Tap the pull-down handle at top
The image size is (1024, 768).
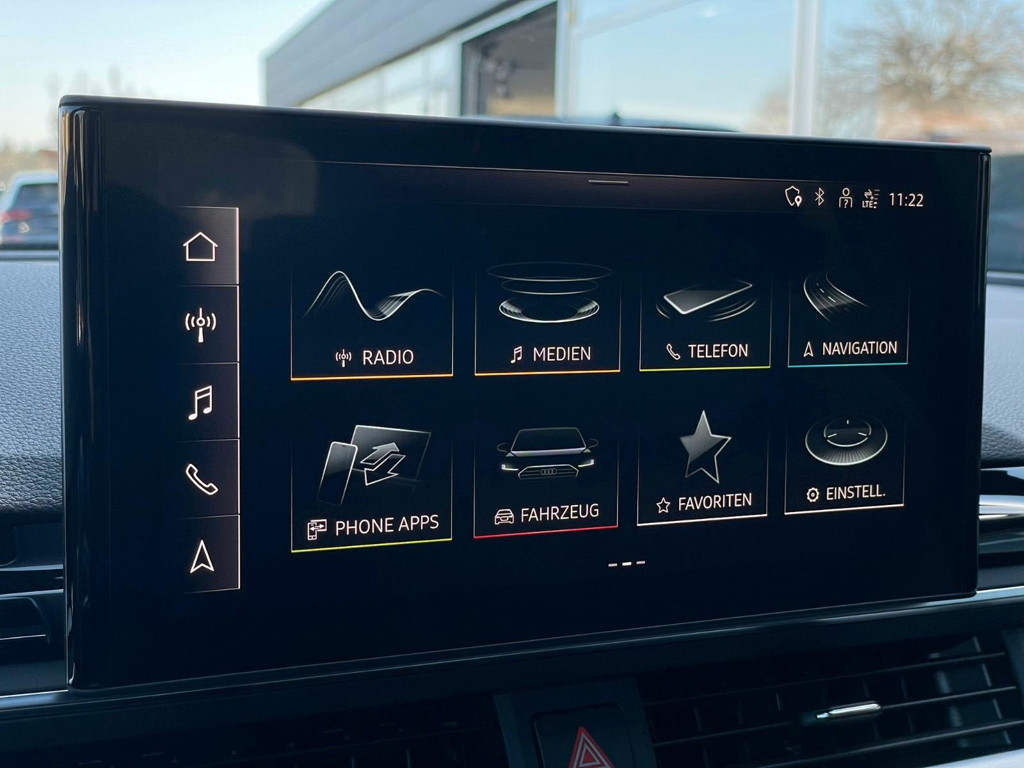pyautogui.click(x=608, y=182)
